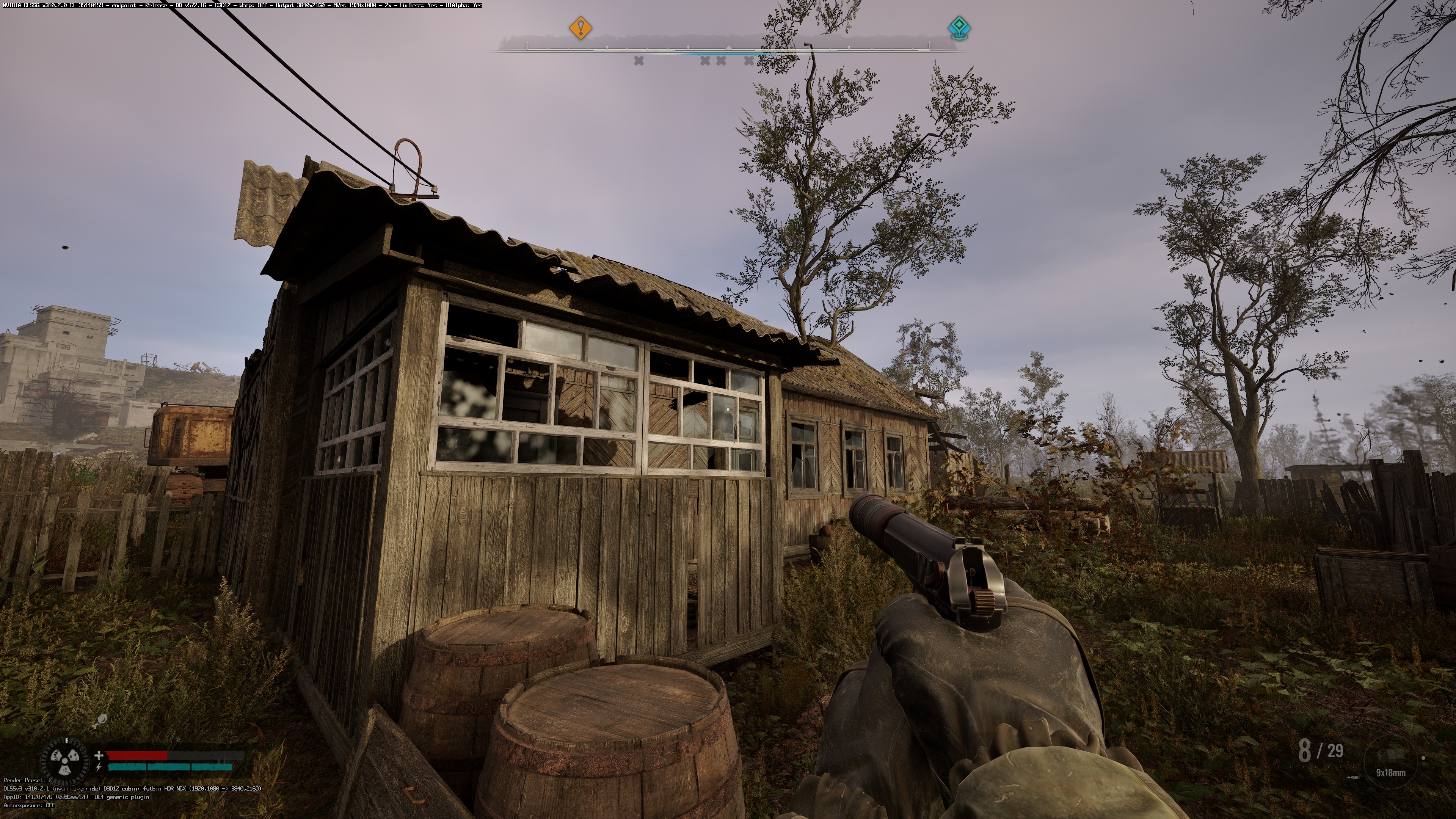Select the orange exclamation quest marker

pos(580,27)
